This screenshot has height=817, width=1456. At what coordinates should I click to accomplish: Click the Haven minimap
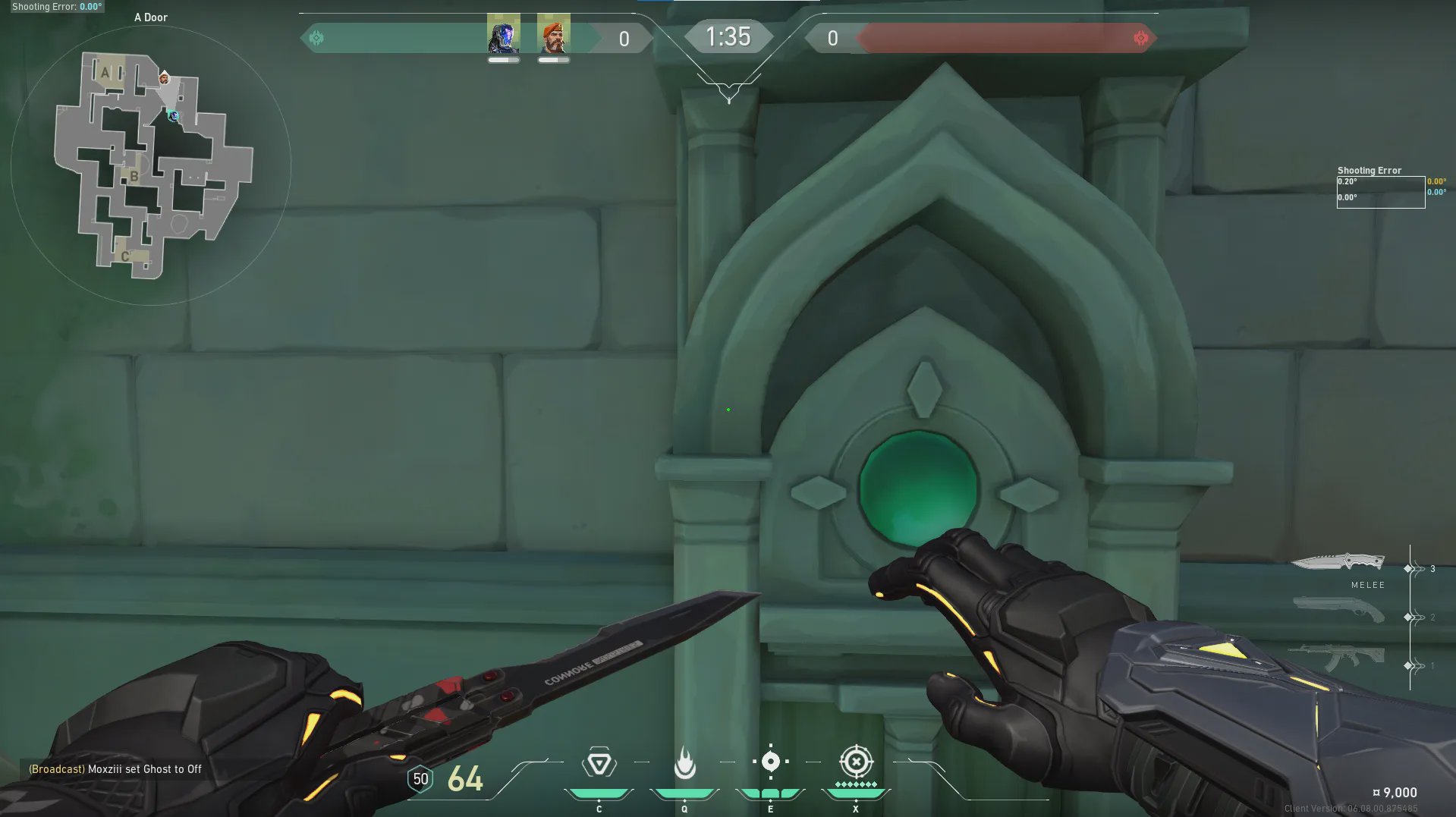152,165
